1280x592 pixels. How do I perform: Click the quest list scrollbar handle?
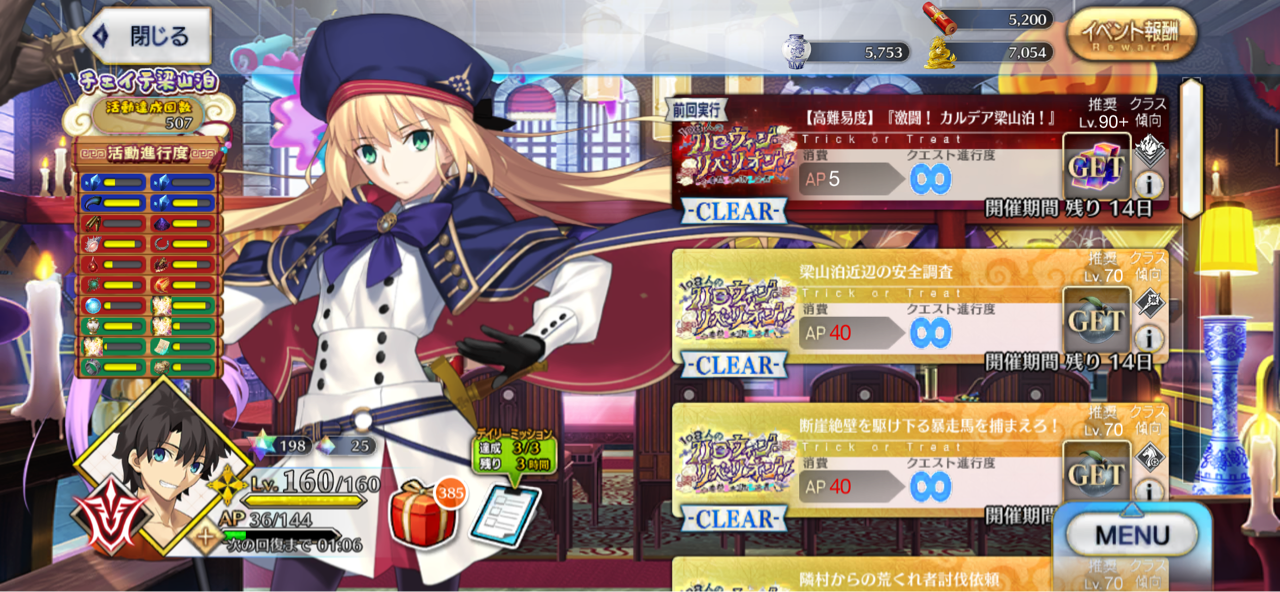point(1190,148)
